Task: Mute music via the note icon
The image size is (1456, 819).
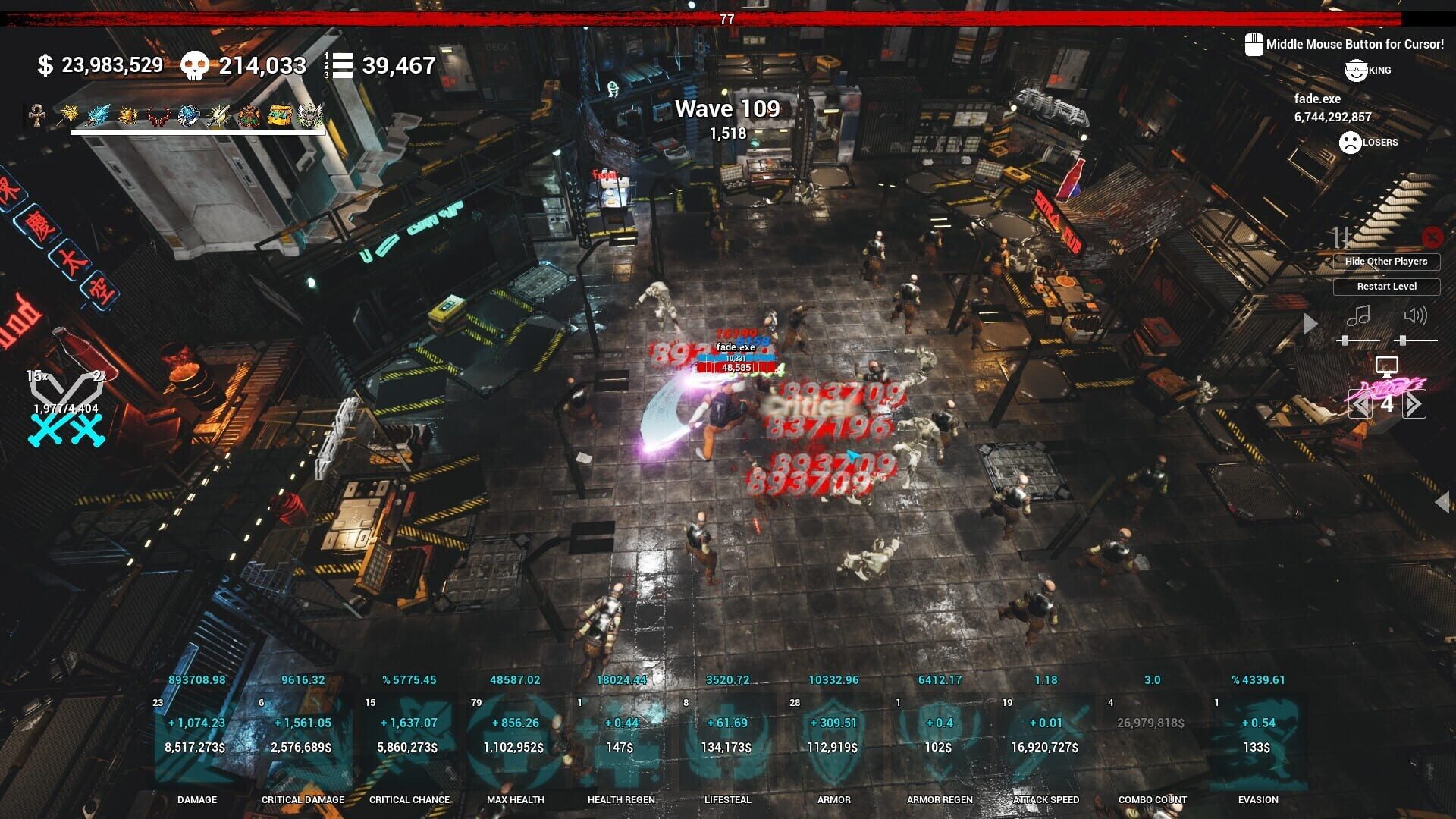Action: pos(1359,315)
